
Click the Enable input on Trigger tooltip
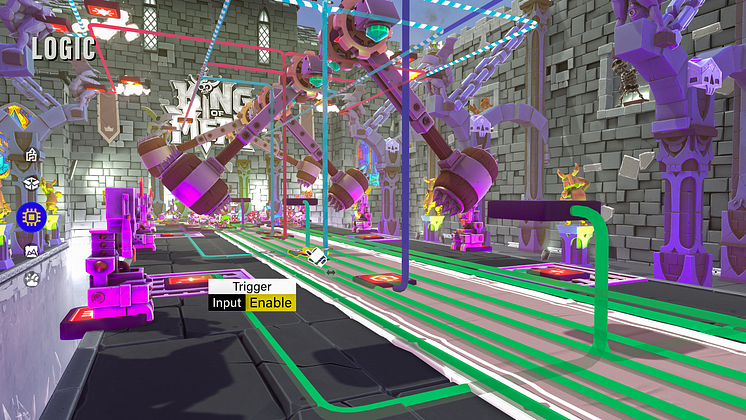(x=270, y=302)
